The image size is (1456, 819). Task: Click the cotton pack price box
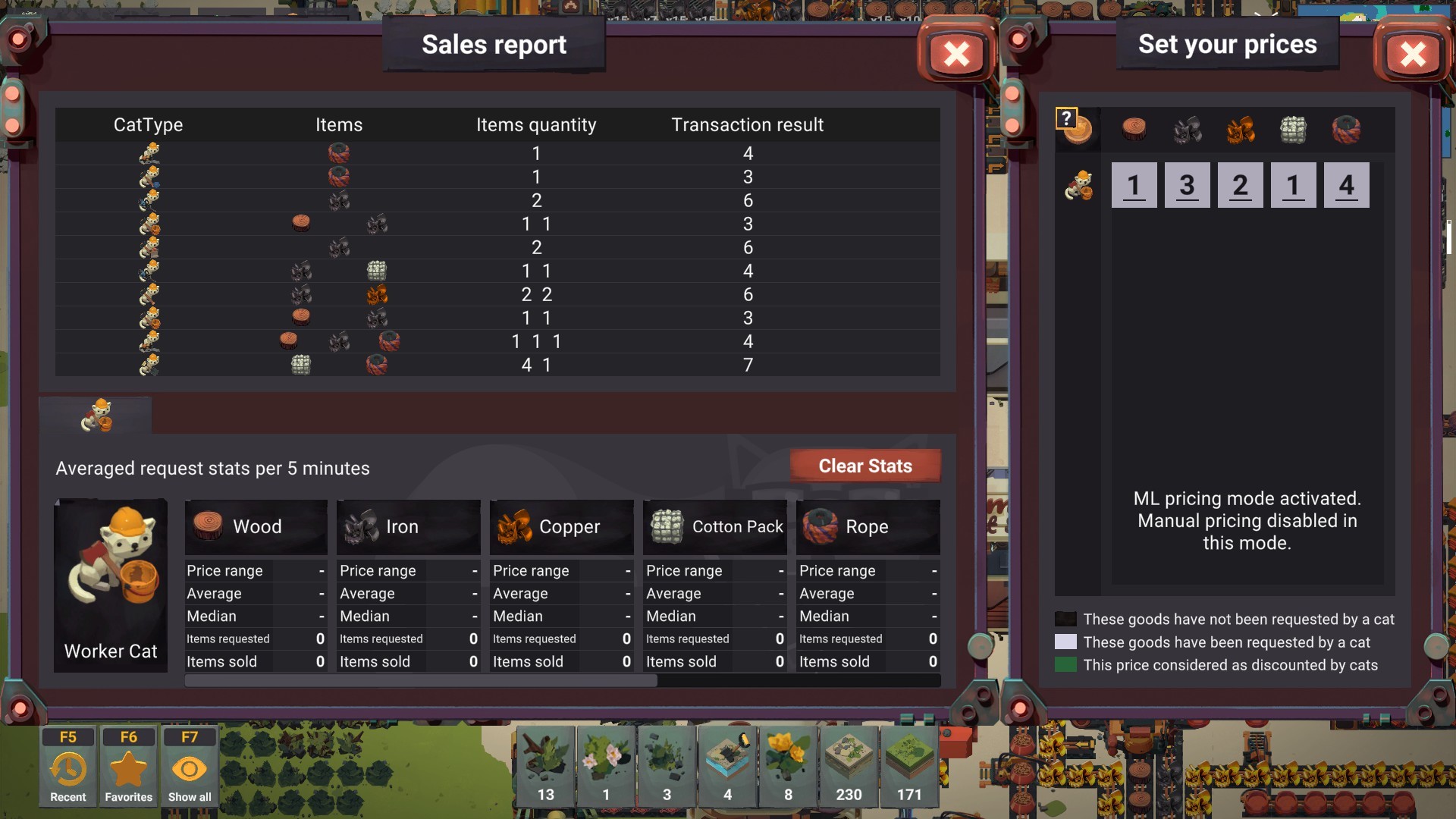1293,185
